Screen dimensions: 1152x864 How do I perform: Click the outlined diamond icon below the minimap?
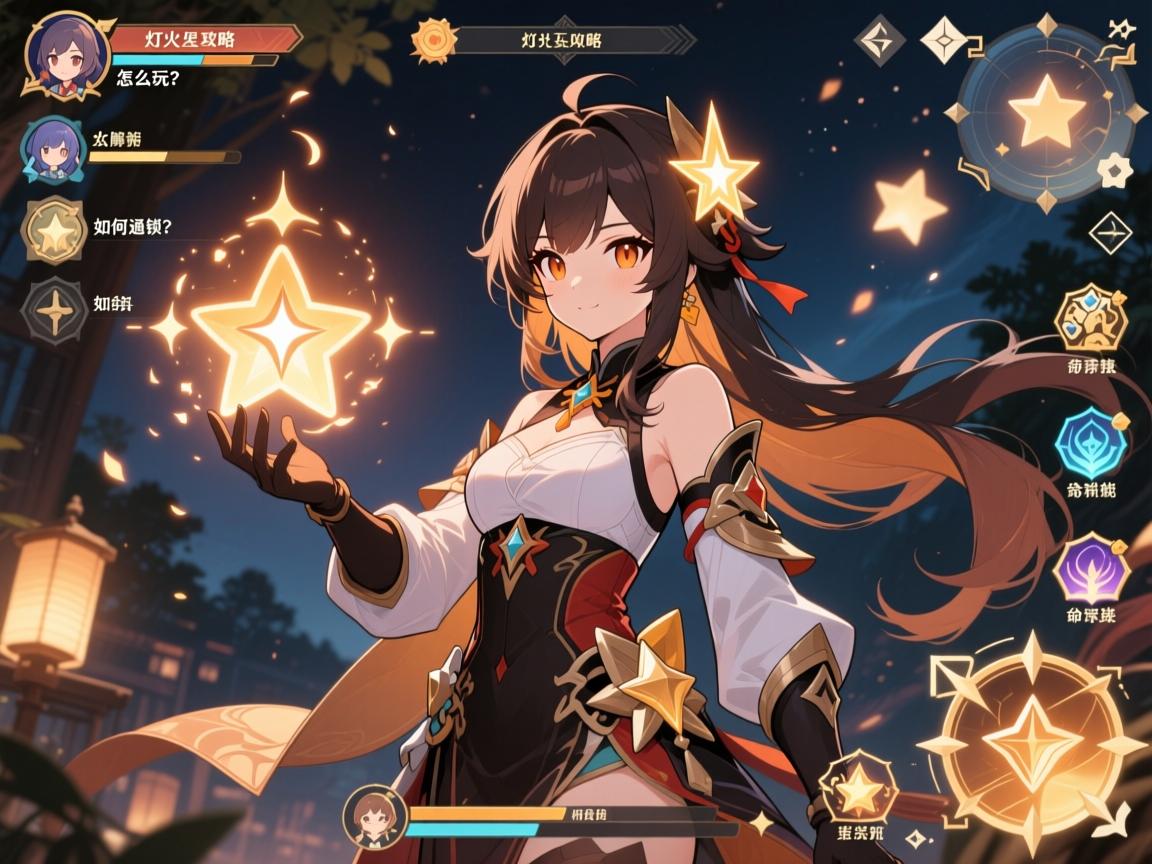pyautogui.click(x=1109, y=234)
